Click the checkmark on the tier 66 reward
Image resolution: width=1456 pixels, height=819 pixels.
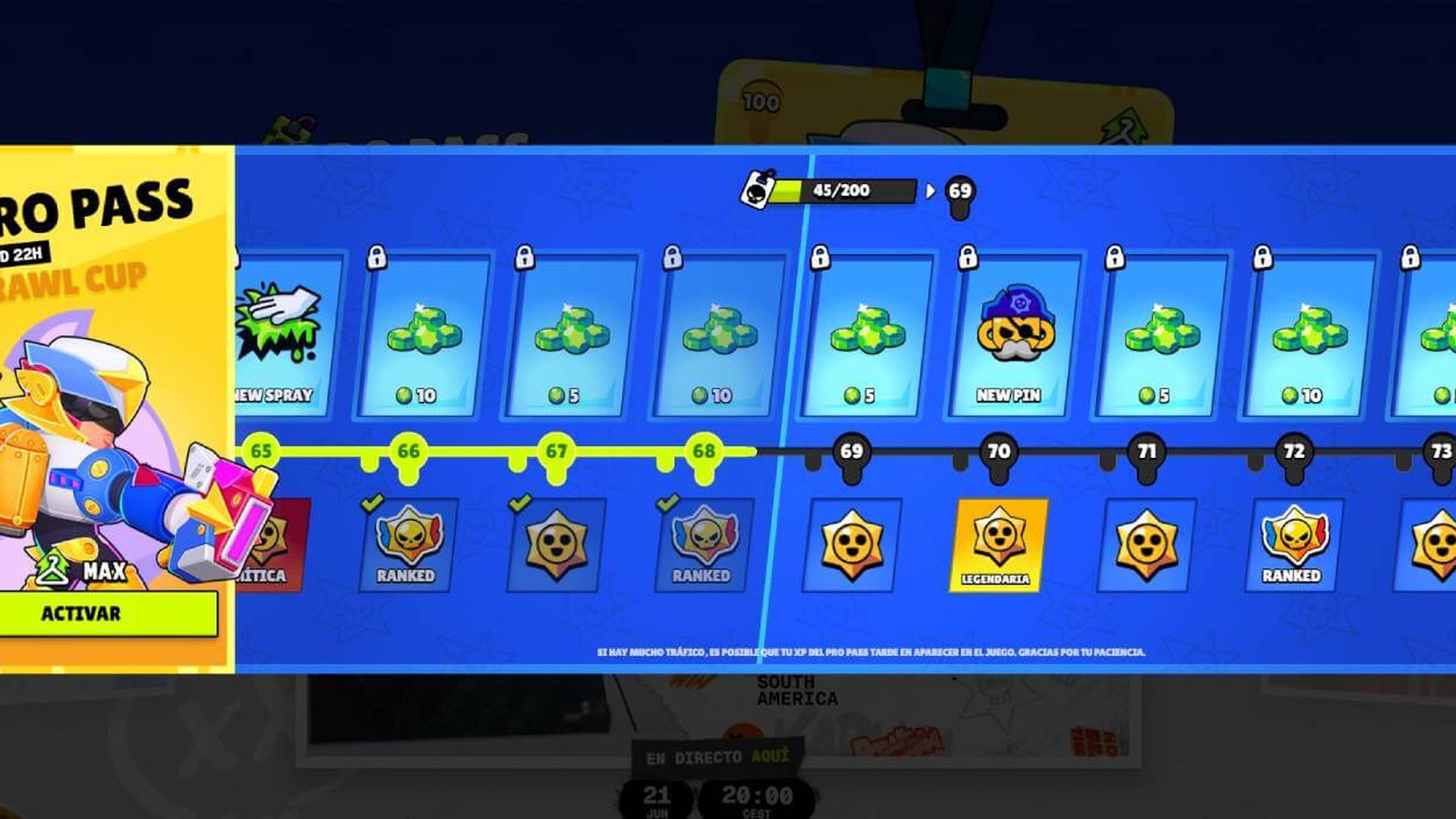[372, 503]
